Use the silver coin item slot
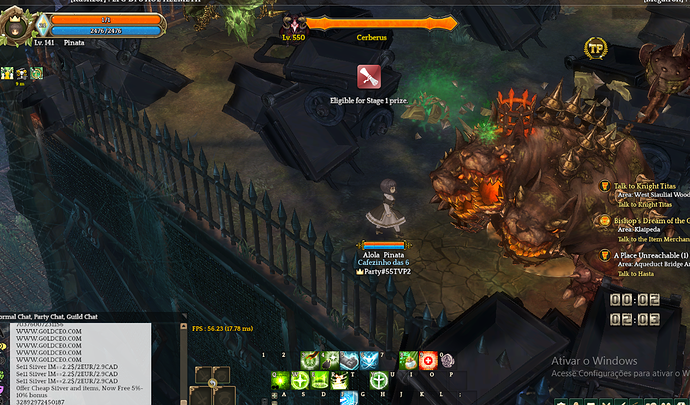The width and height of the screenshot is (690, 405). tap(447, 360)
